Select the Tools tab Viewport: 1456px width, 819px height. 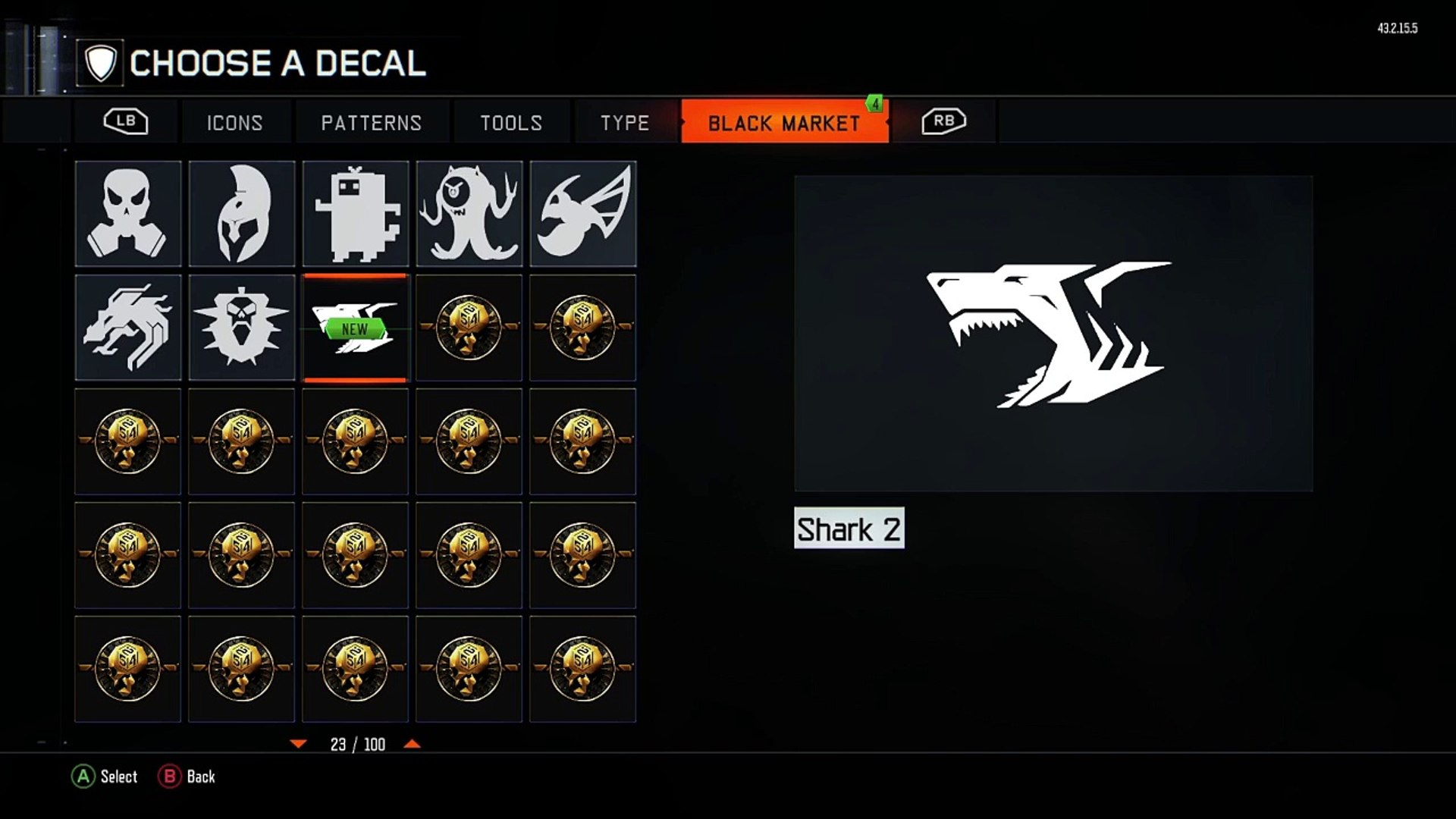pos(511,123)
